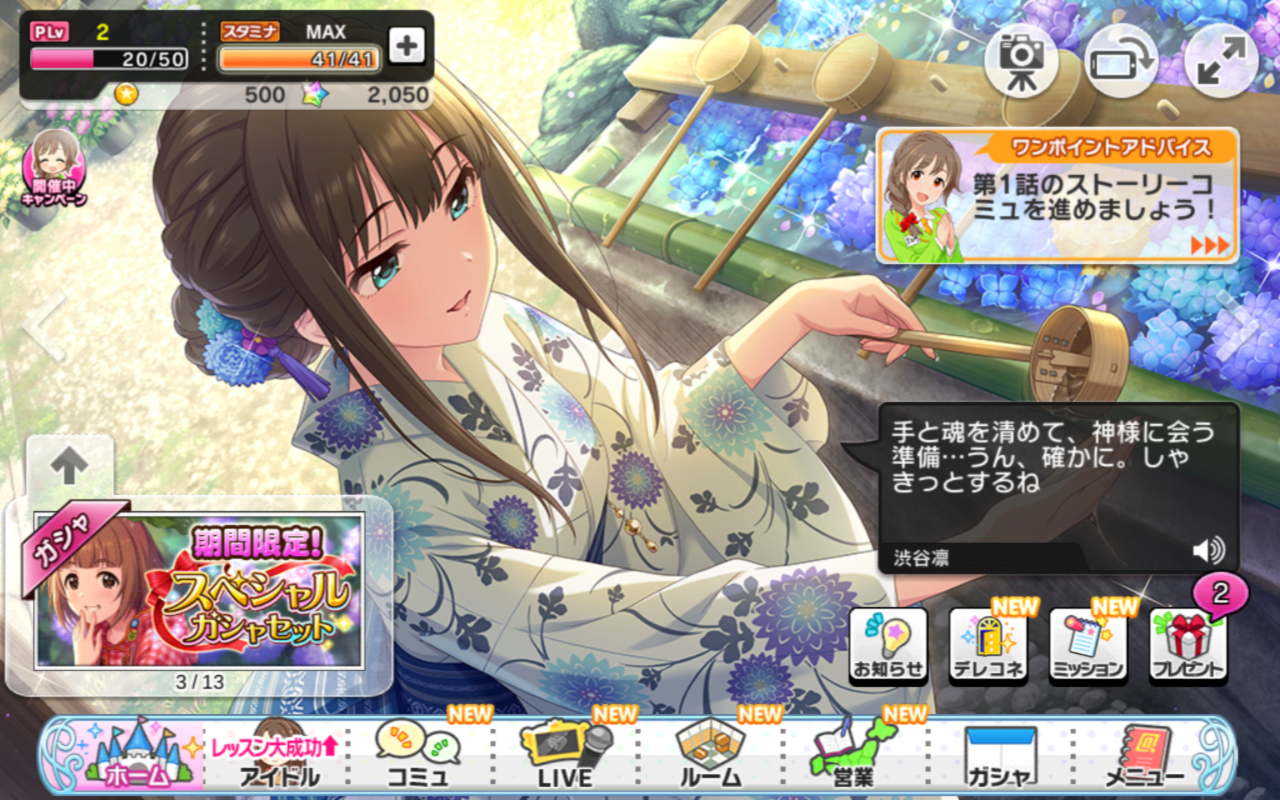
Task: Open the お知らせ notices button
Action: (888, 646)
